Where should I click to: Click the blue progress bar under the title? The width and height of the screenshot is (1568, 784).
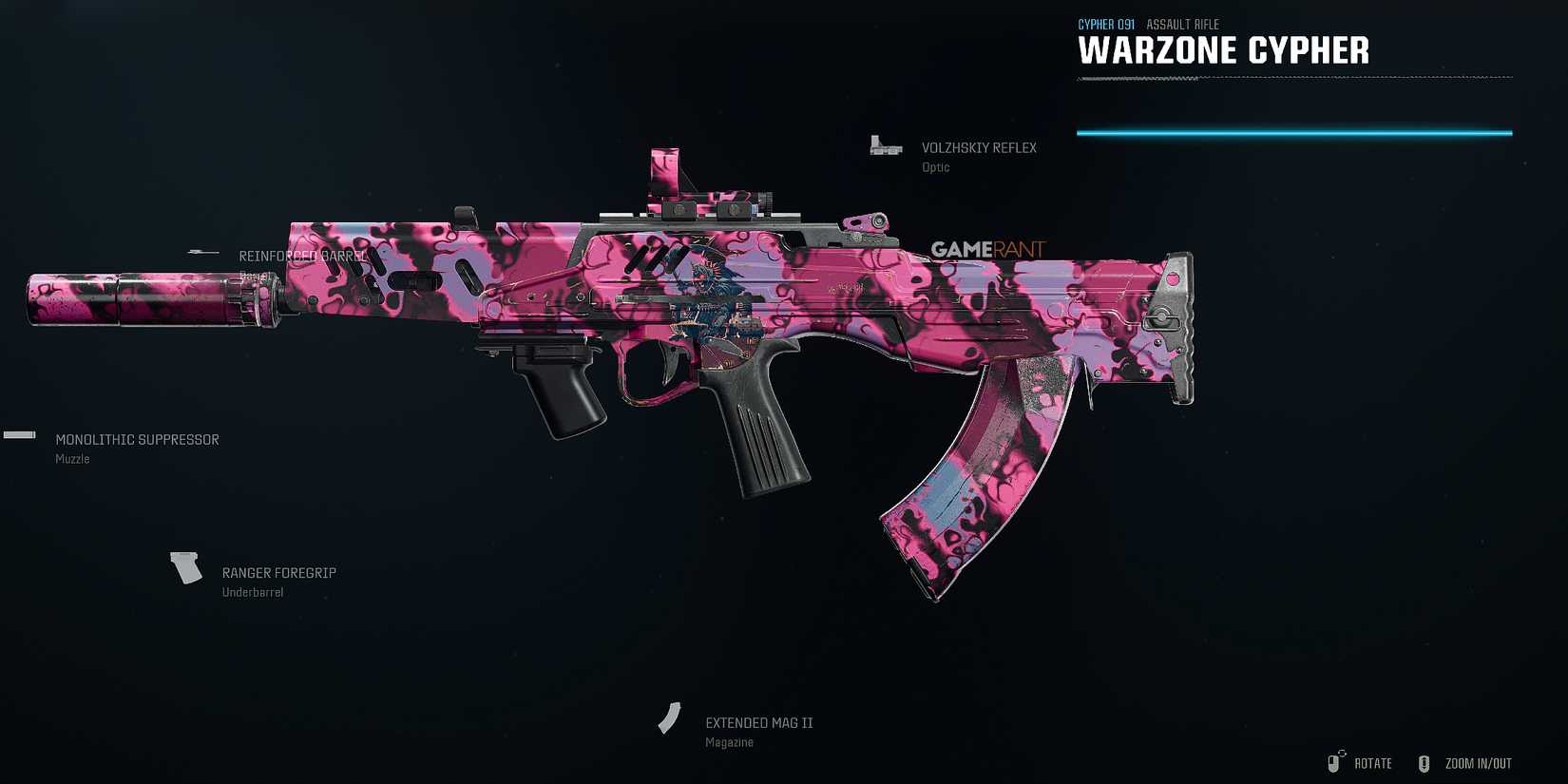[x=1292, y=133]
